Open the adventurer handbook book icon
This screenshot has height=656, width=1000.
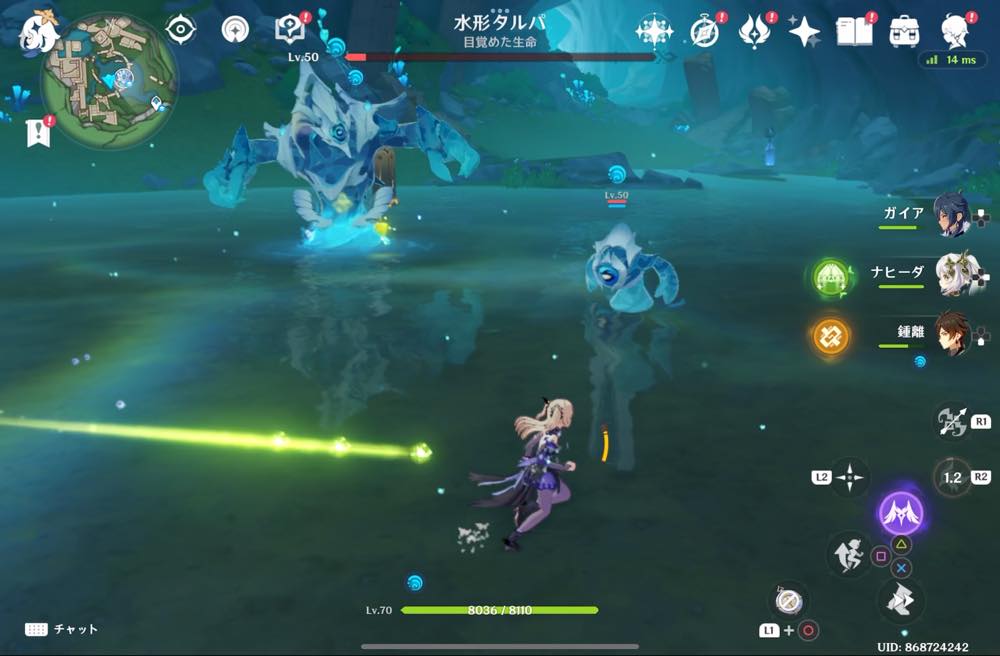[x=855, y=31]
